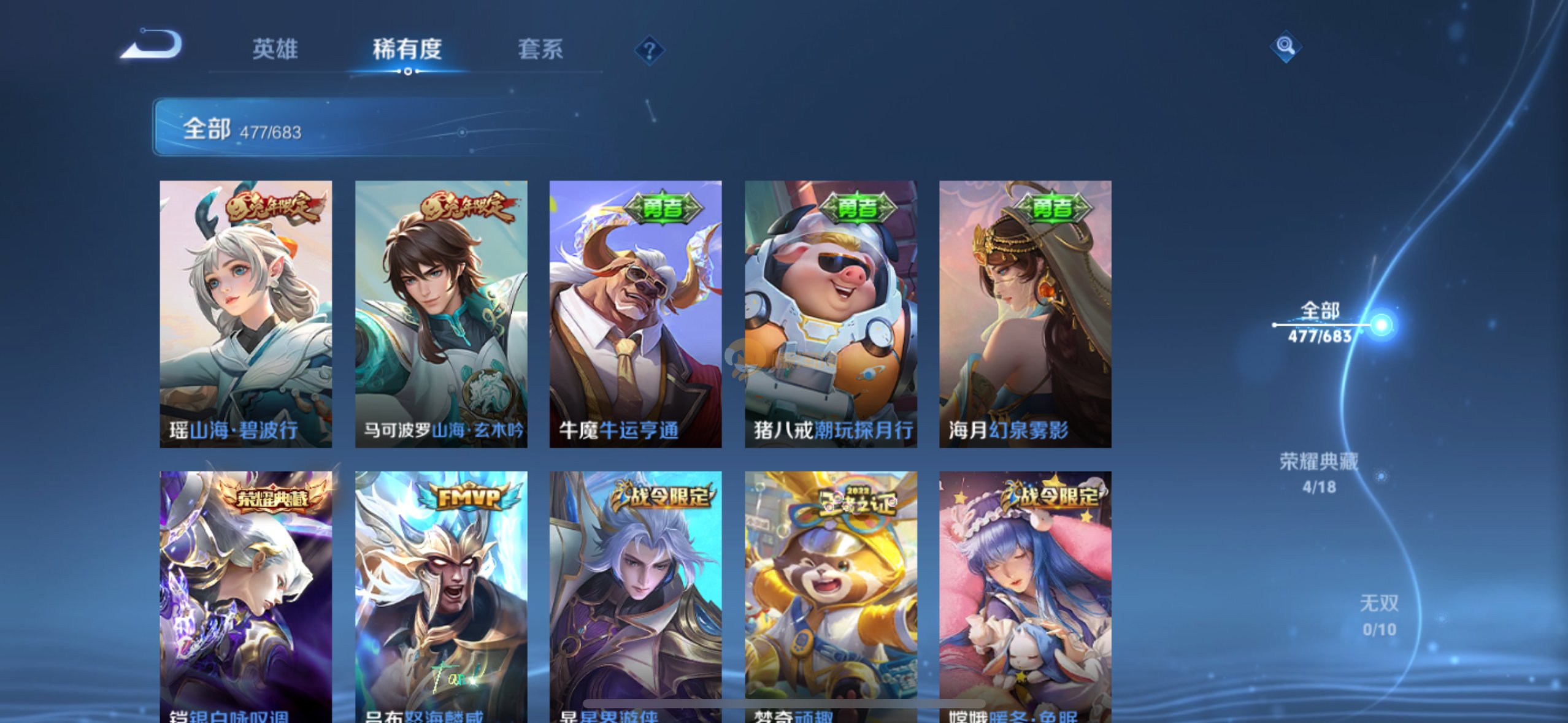Viewport: 1568px width, 723px height.
Task: Select the 马可波罗 山海·玄木吟 skin card
Action: click(x=441, y=313)
